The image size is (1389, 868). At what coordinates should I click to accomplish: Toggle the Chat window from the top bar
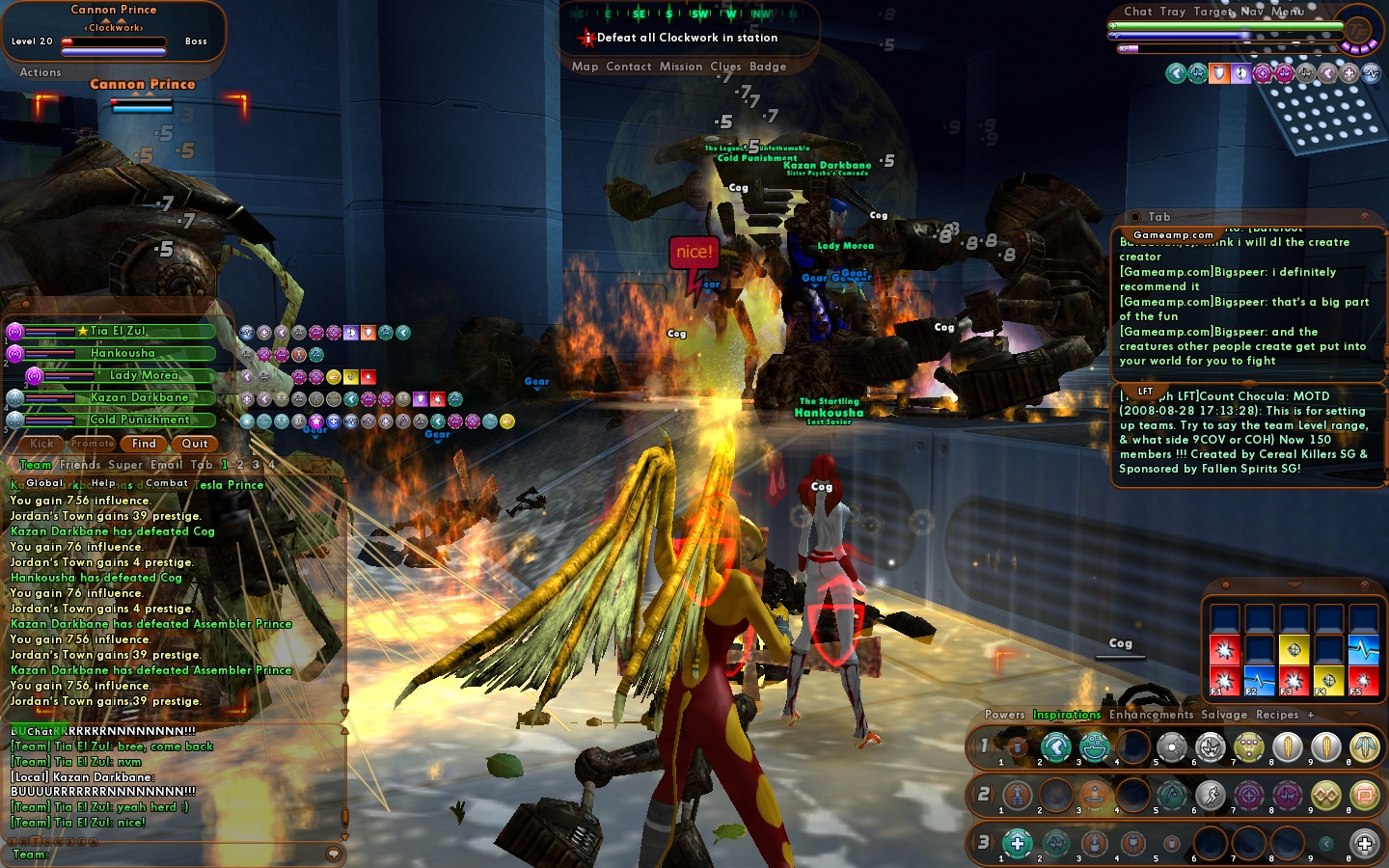(x=1138, y=12)
